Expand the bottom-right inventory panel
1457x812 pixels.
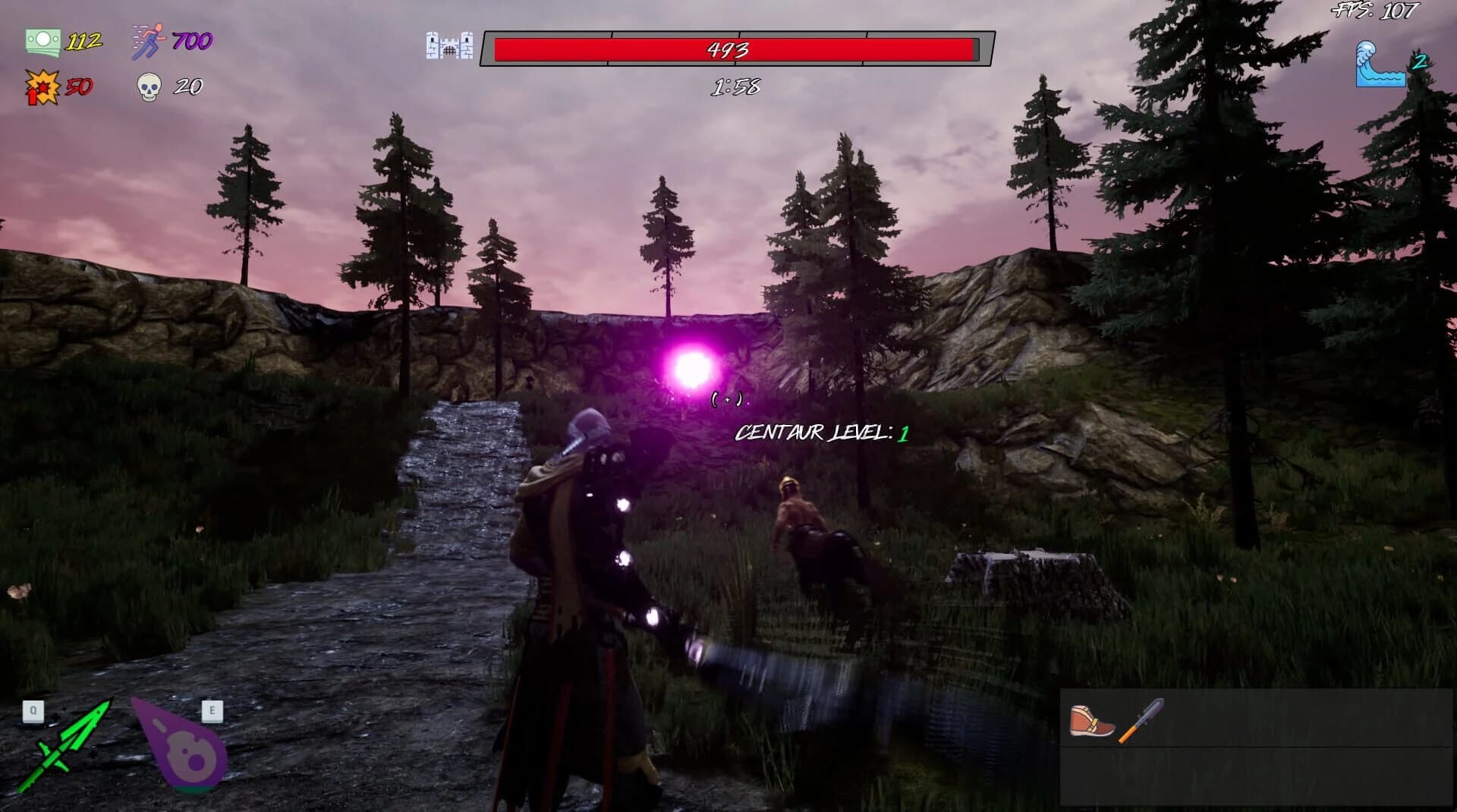tap(1256, 747)
